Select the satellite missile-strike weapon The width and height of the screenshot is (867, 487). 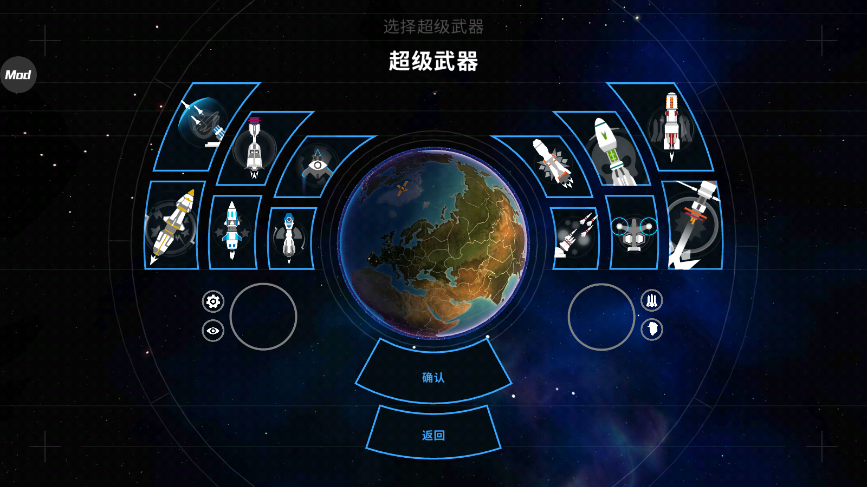click(x=204, y=125)
